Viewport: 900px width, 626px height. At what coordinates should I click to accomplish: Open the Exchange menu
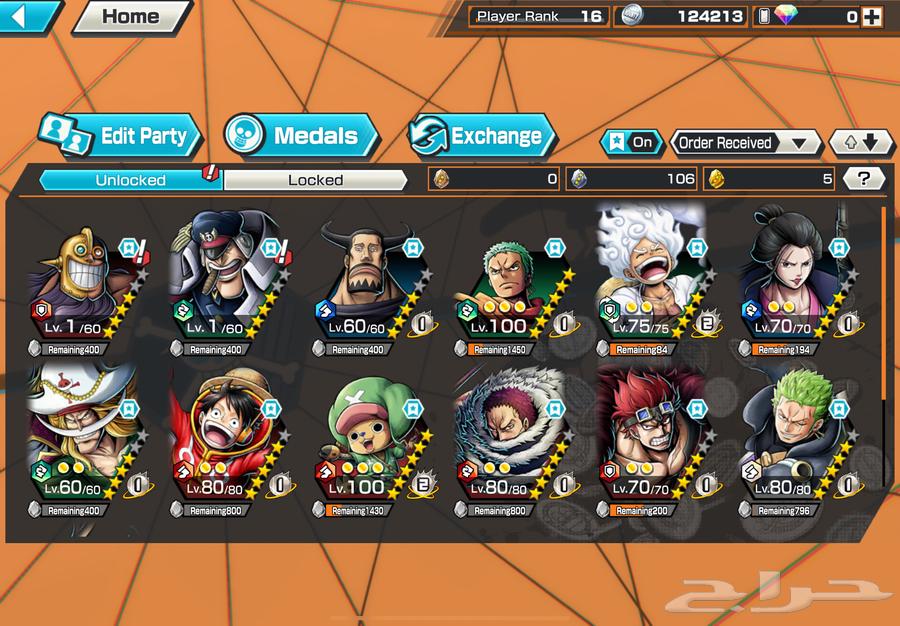coord(482,136)
